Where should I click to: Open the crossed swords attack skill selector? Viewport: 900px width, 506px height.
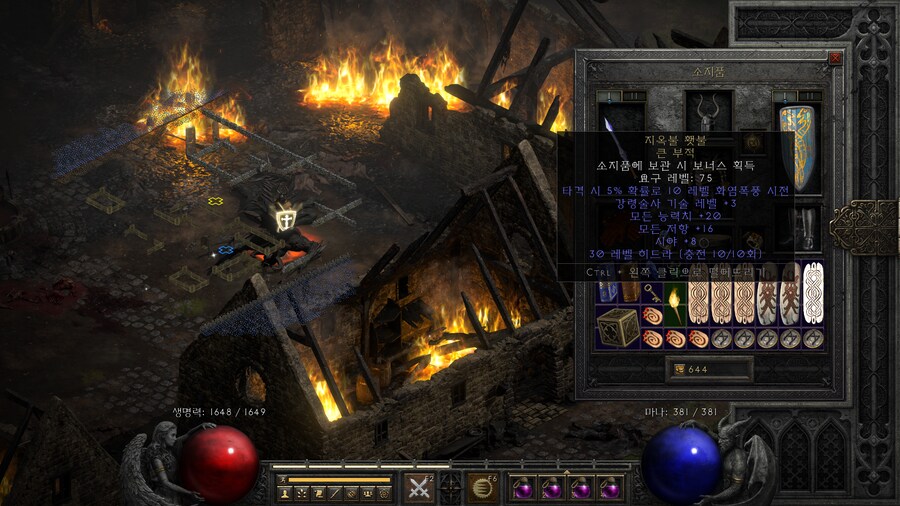tap(418, 488)
